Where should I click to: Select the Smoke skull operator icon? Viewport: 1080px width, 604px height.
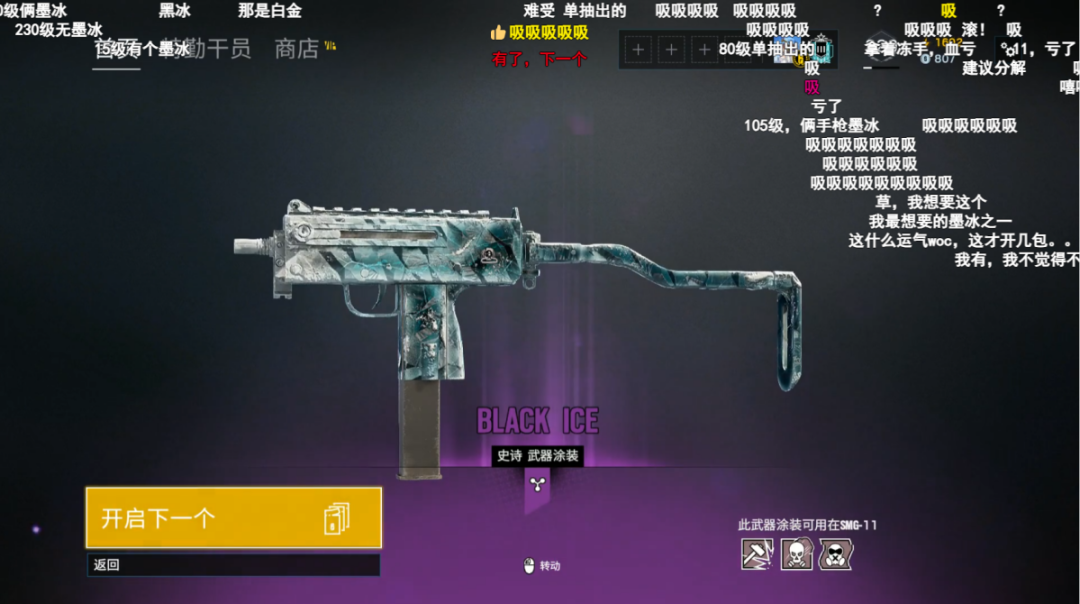point(796,553)
